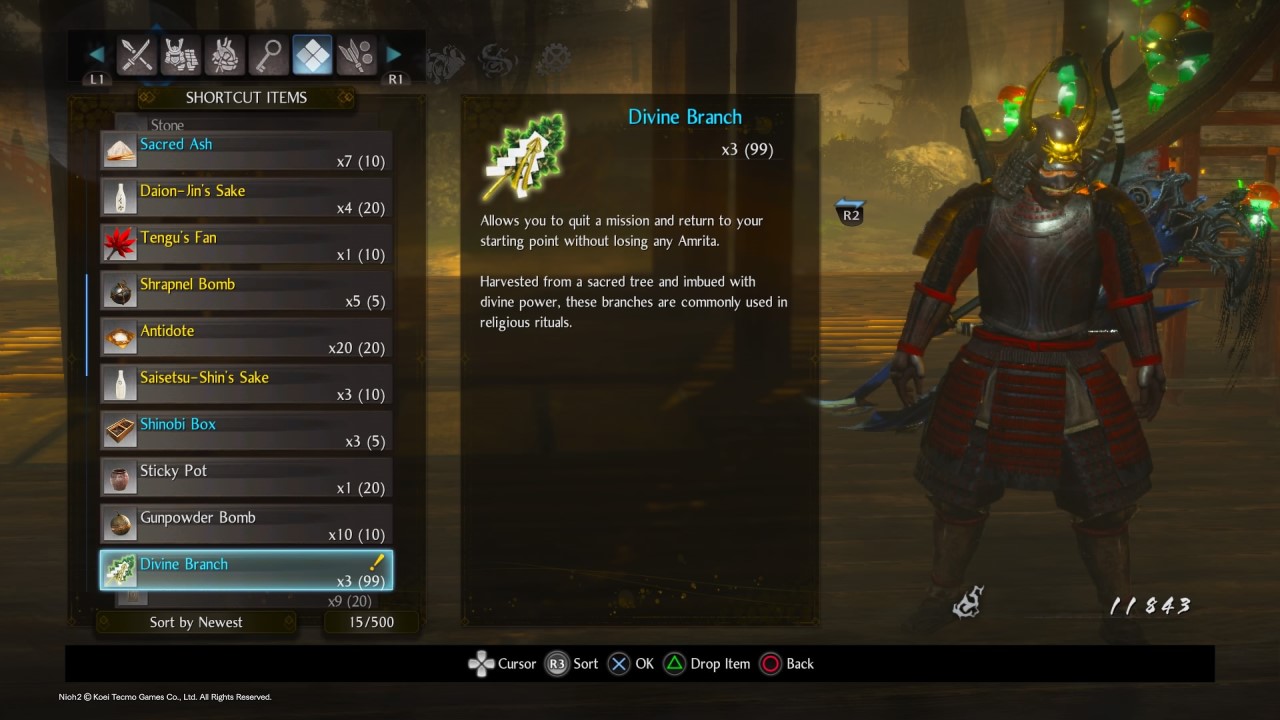Select the Sacred Ash item row
Viewport: 1280px width, 720px height.
tap(246, 151)
